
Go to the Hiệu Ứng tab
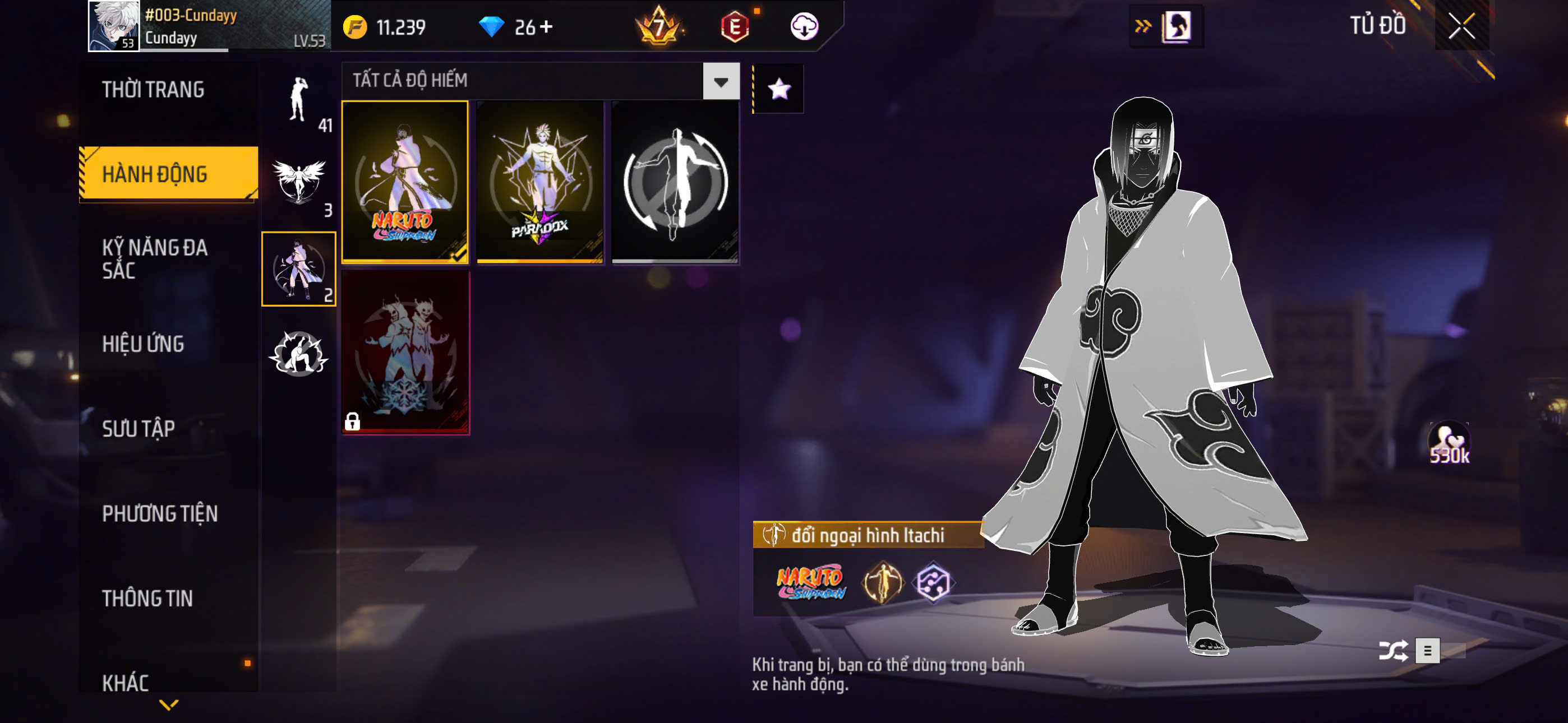click(x=143, y=344)
